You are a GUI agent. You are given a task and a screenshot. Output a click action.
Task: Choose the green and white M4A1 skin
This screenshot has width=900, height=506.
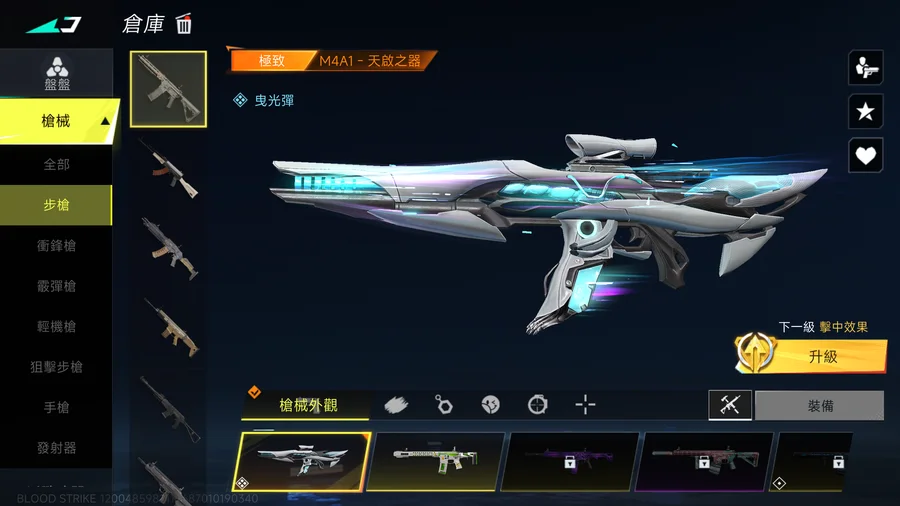pyautogui.click(x=434, y=461)
